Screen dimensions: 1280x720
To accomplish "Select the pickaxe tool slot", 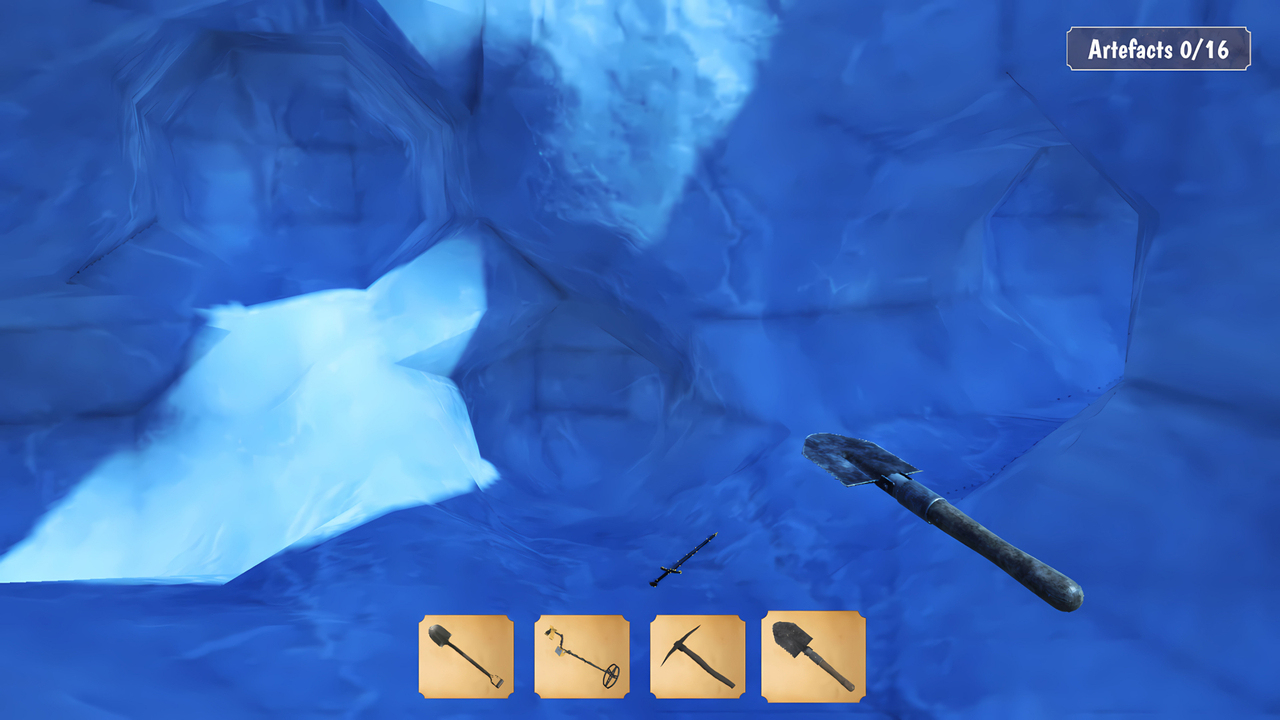I will [697, 658].
